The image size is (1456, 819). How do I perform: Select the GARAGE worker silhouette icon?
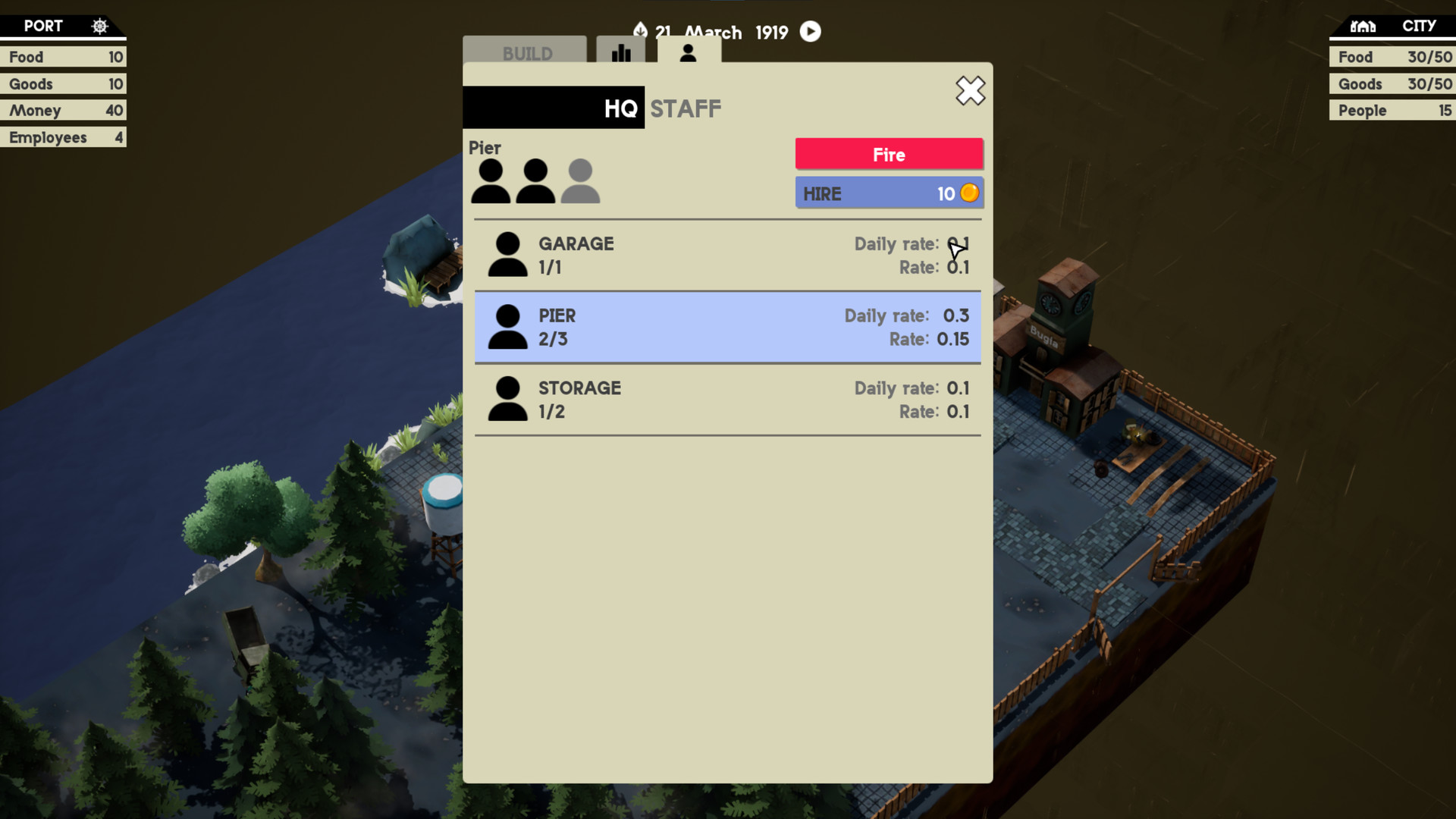click(507, 254)
